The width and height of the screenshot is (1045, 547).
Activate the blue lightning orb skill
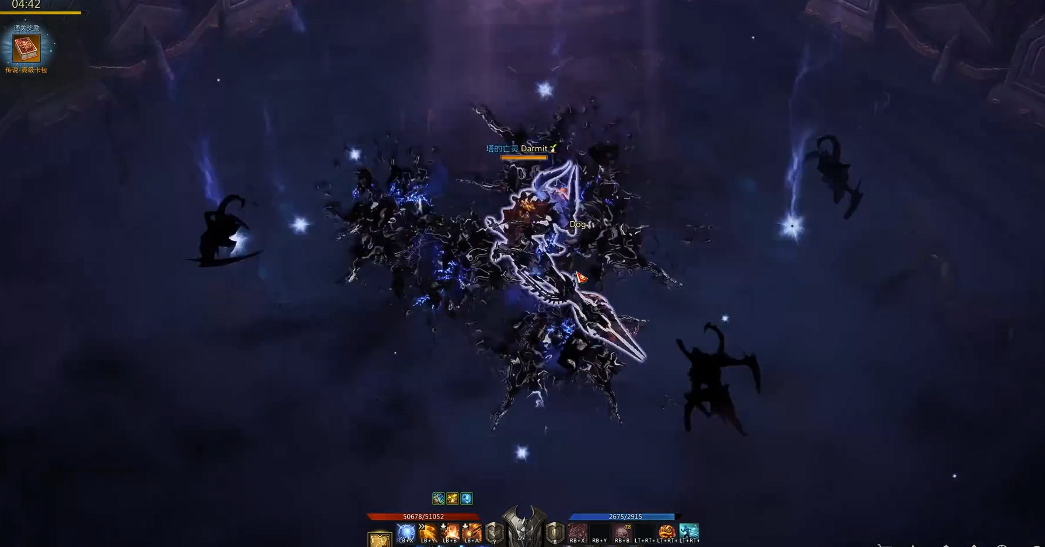click(x=406, y=533)
